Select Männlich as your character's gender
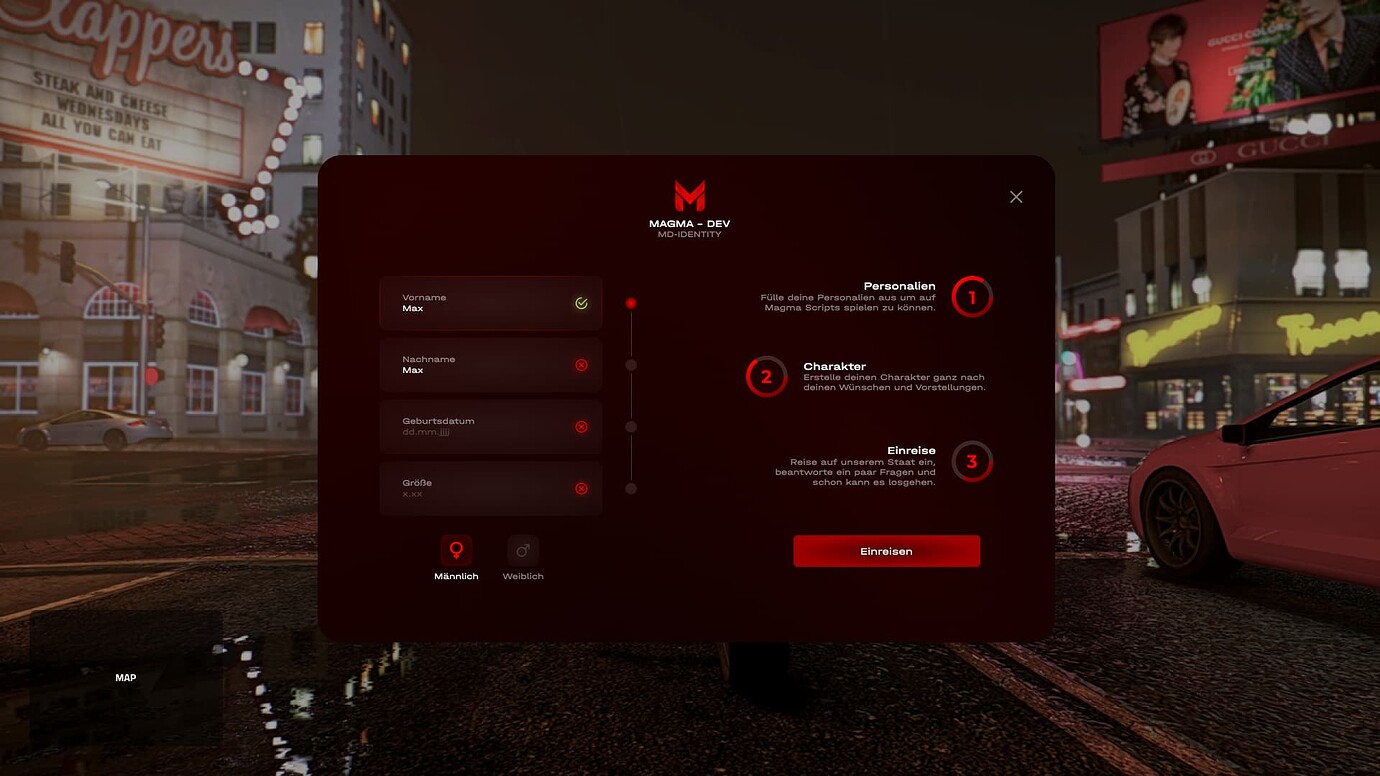 (457, 558)
